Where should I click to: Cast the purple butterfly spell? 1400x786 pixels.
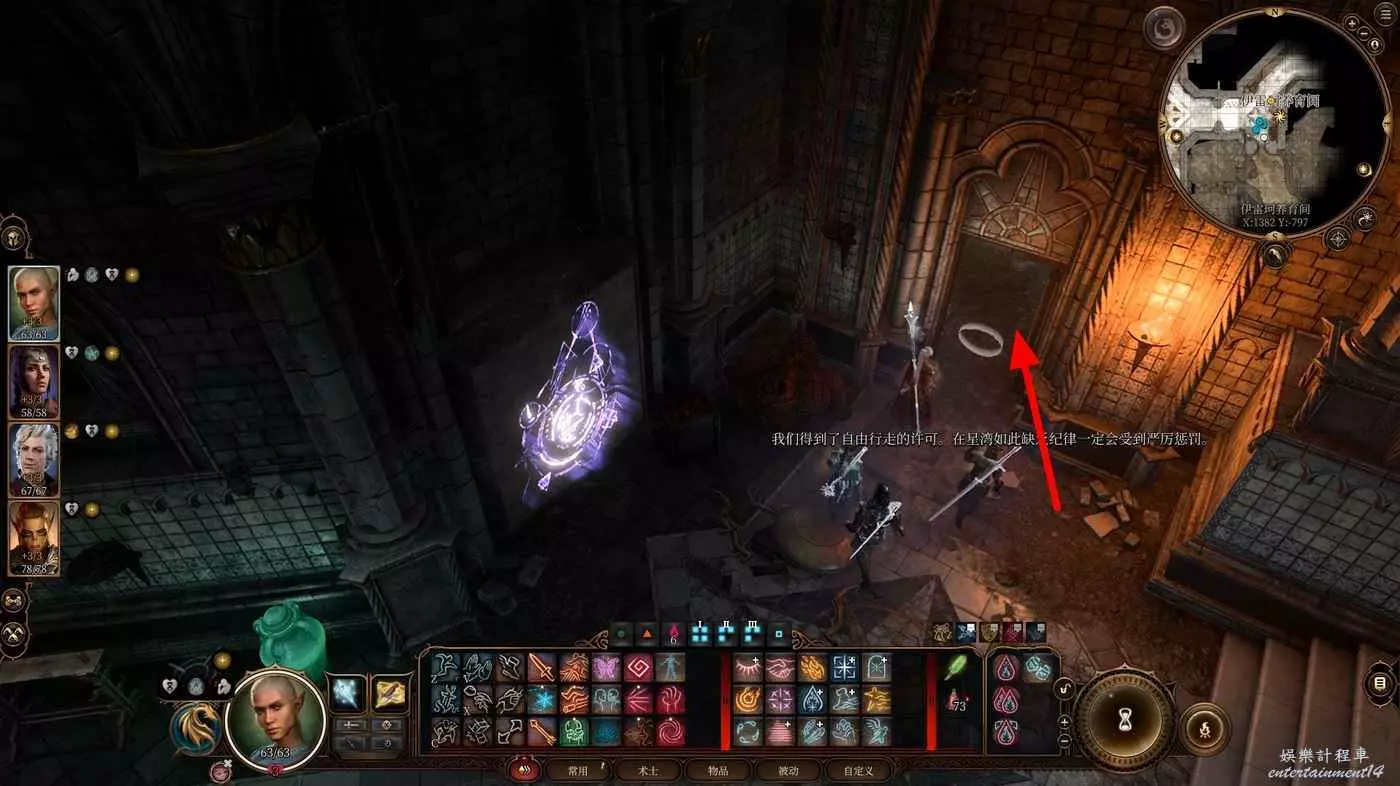(x=606, y=667)
